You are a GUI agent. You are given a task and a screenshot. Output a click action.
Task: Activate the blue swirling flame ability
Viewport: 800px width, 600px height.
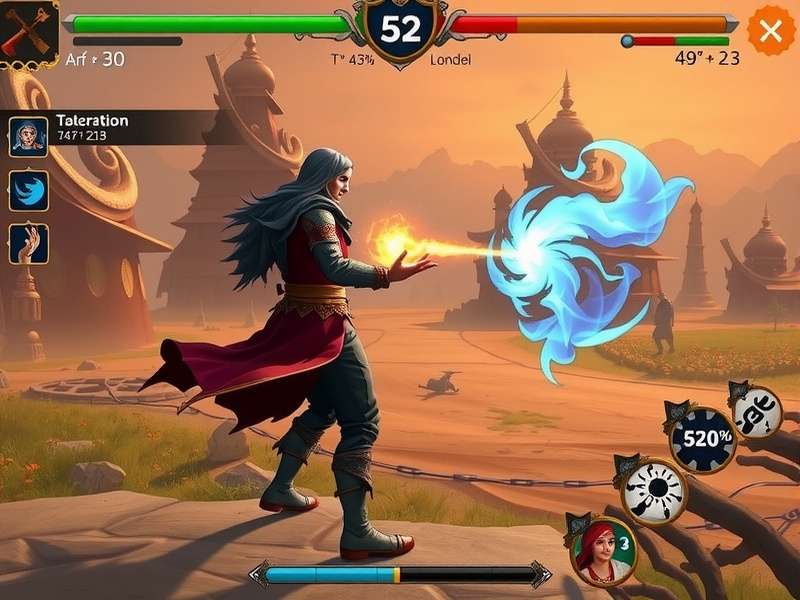[29, 190]
